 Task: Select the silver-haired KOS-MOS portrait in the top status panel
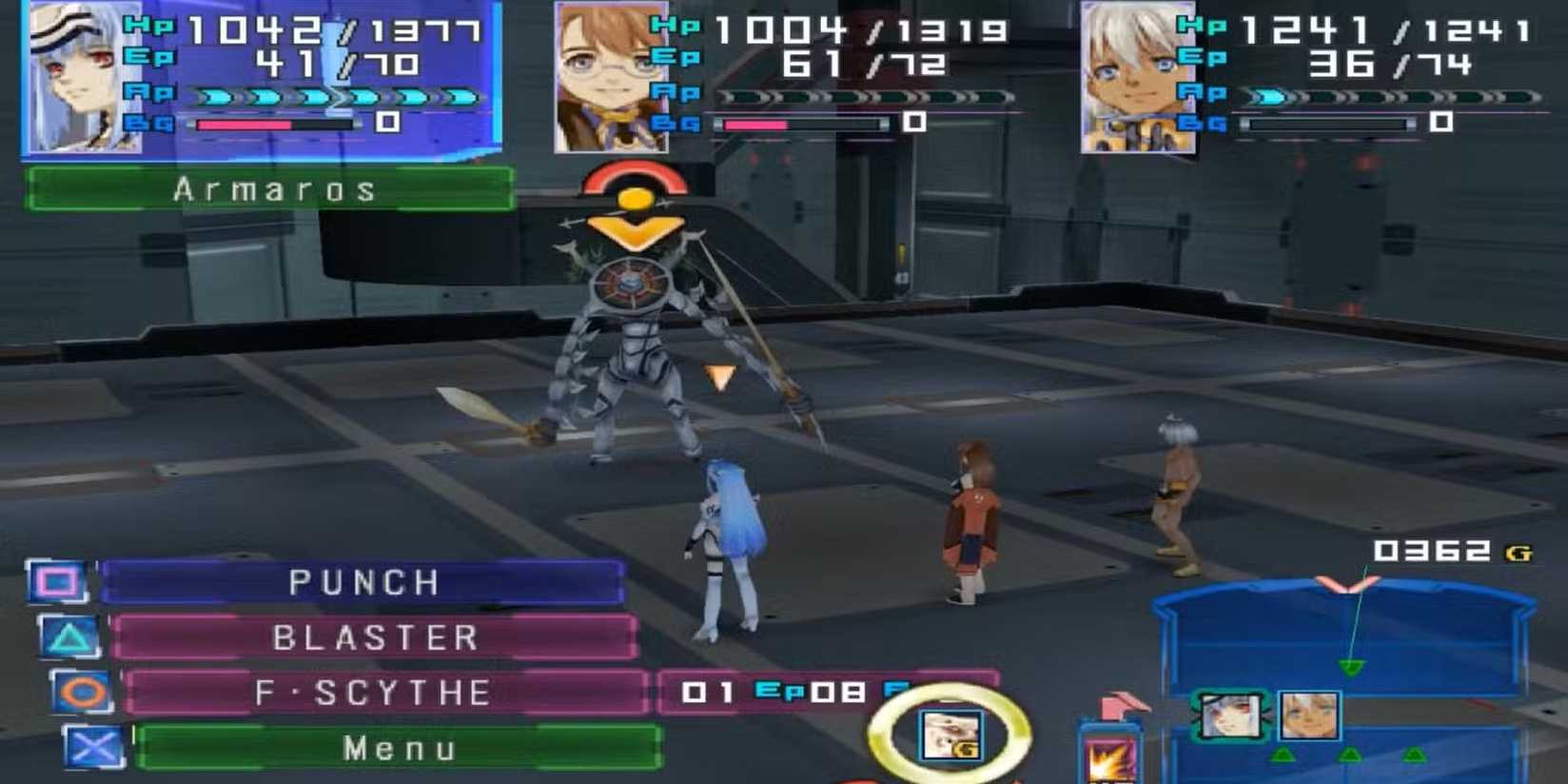click(84, 78)
